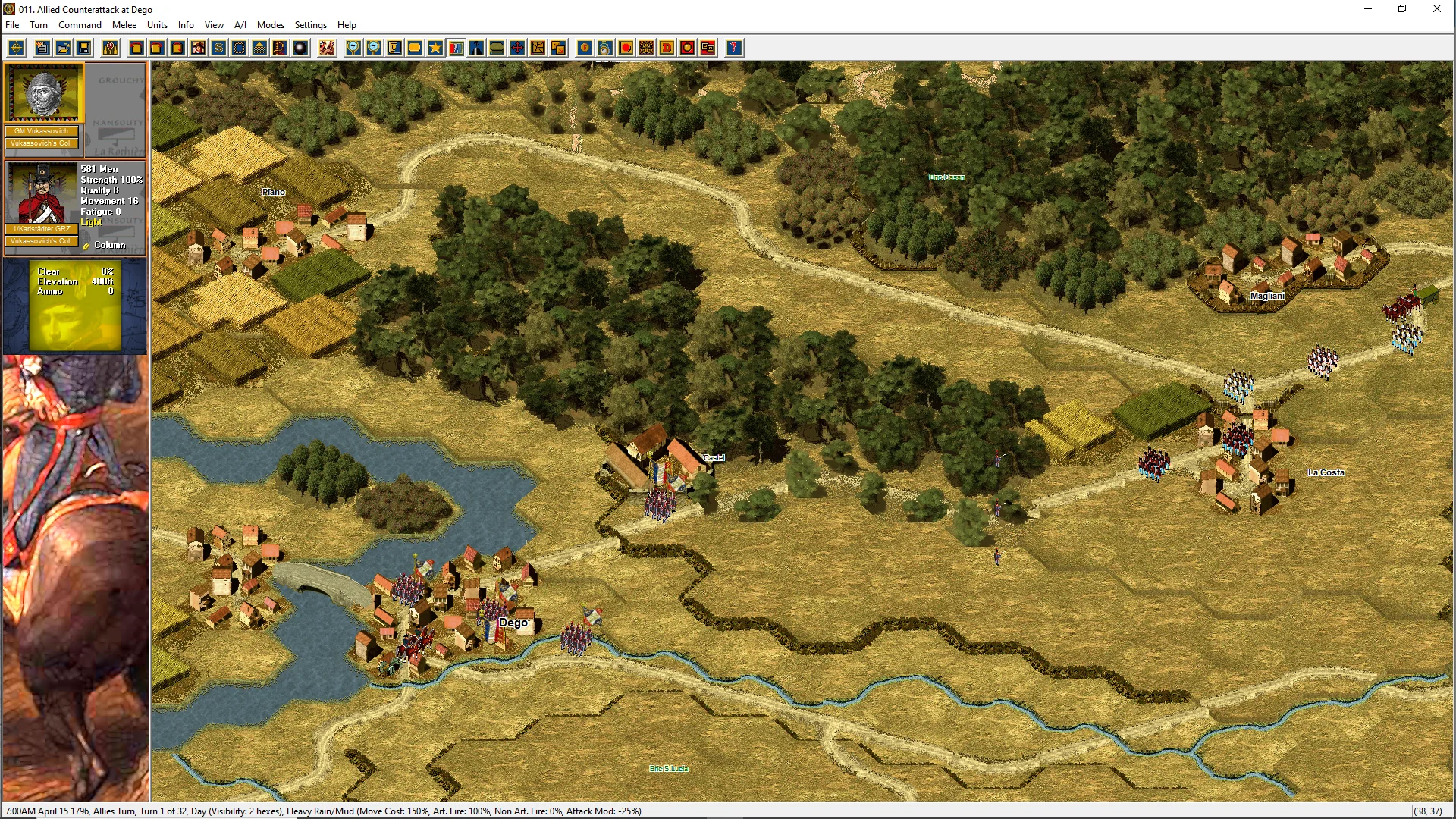Click the red question mark help icon
This screenshot has height=819, width=1456.
[733, 49]
